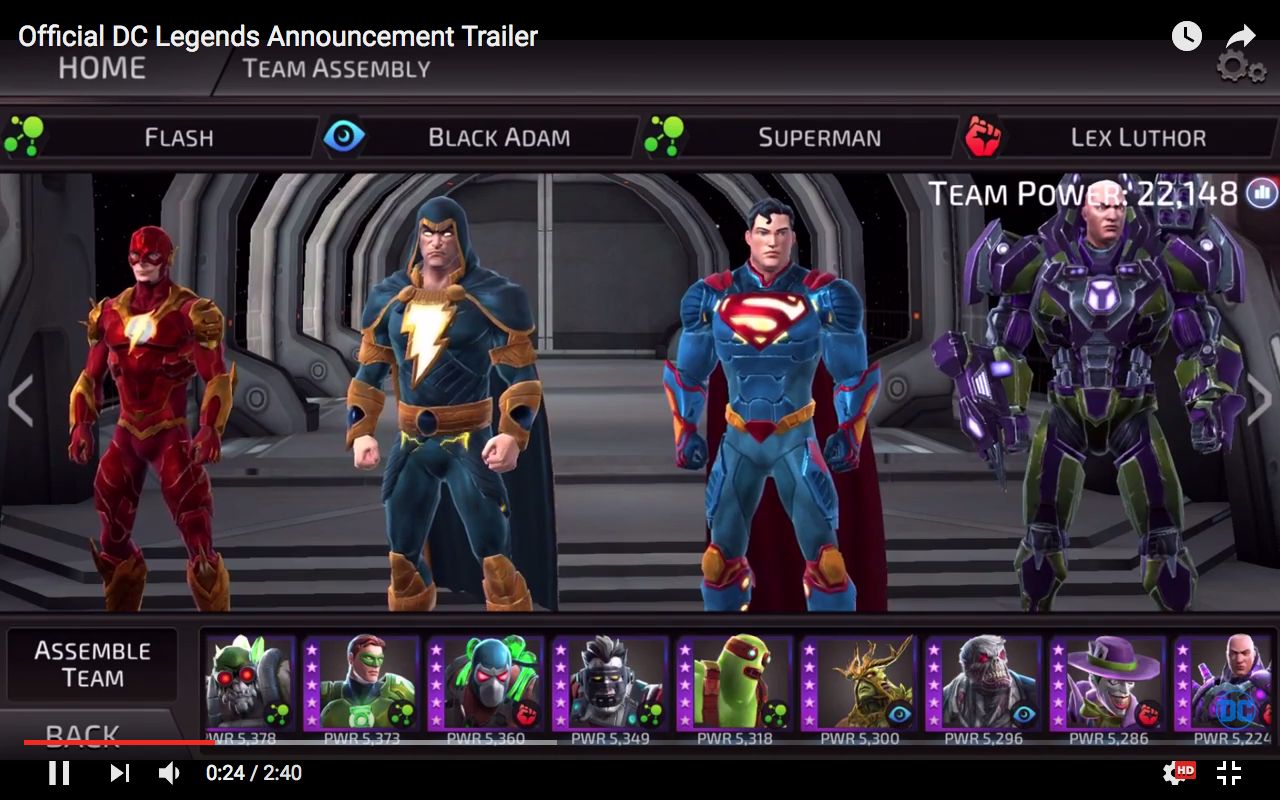Pause the trailer playback

point(60,772)
